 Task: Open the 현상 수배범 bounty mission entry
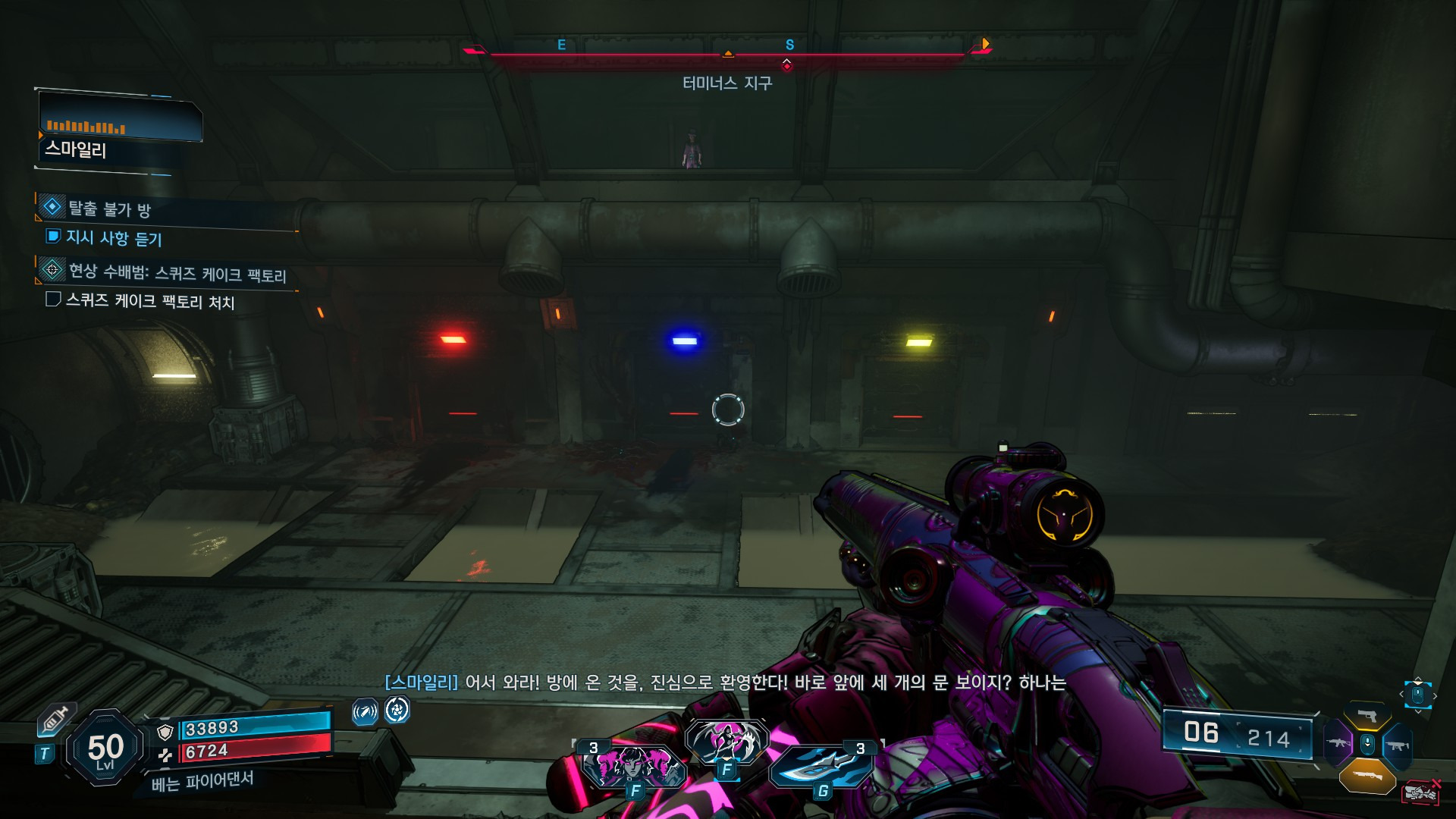click(177, 272)
